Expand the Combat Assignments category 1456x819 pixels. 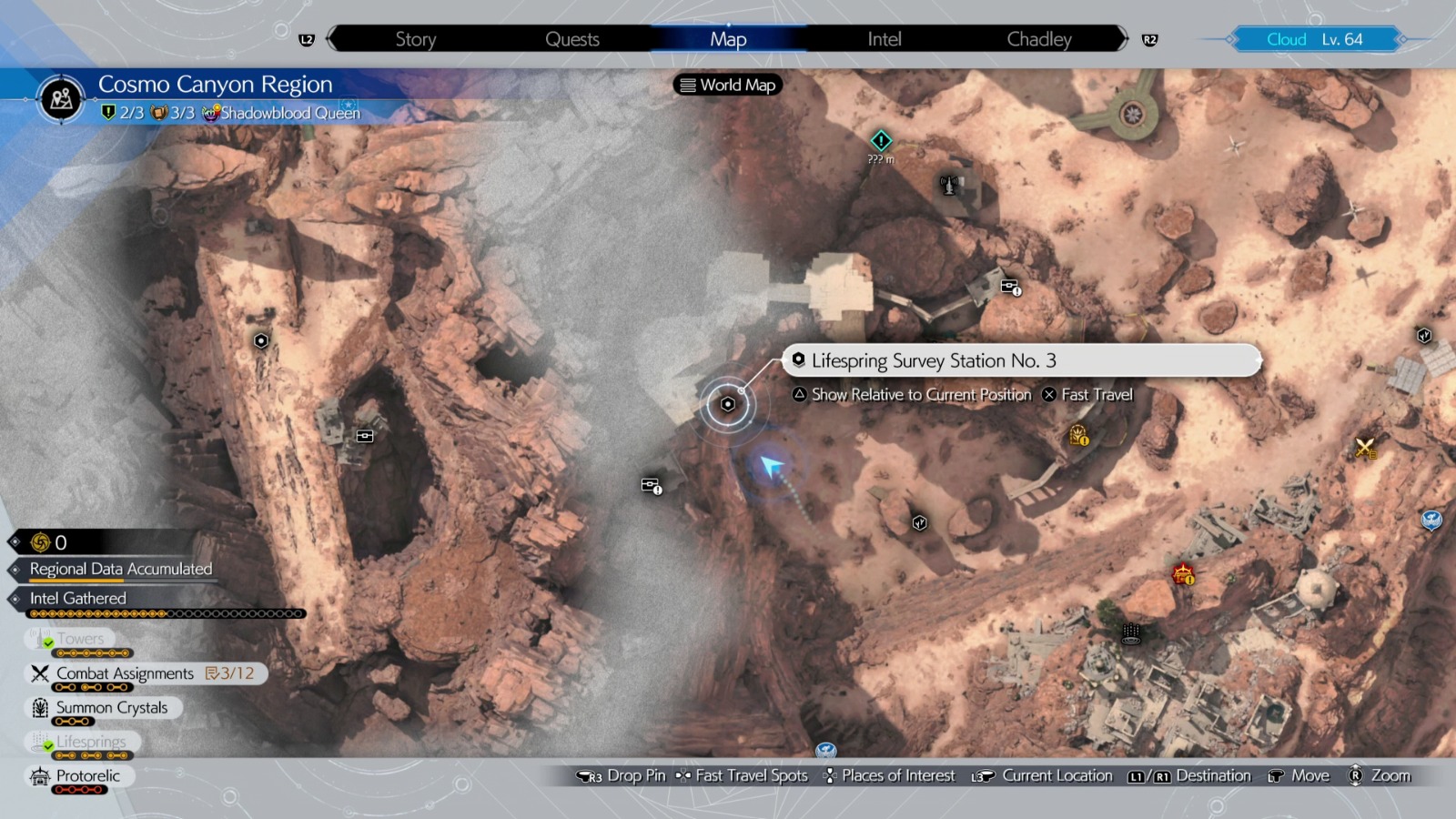(x=127, y=673)
